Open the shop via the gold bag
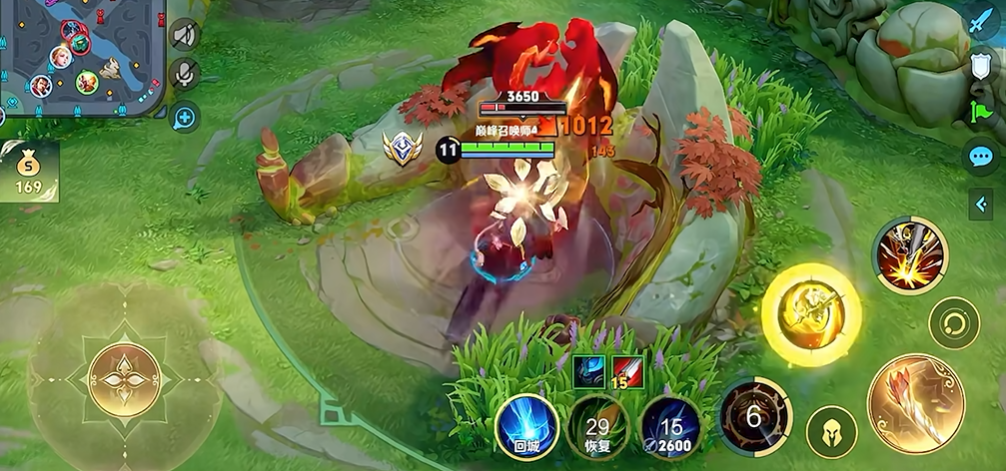Screen dimensions: 1006x471 click(28, 172)
